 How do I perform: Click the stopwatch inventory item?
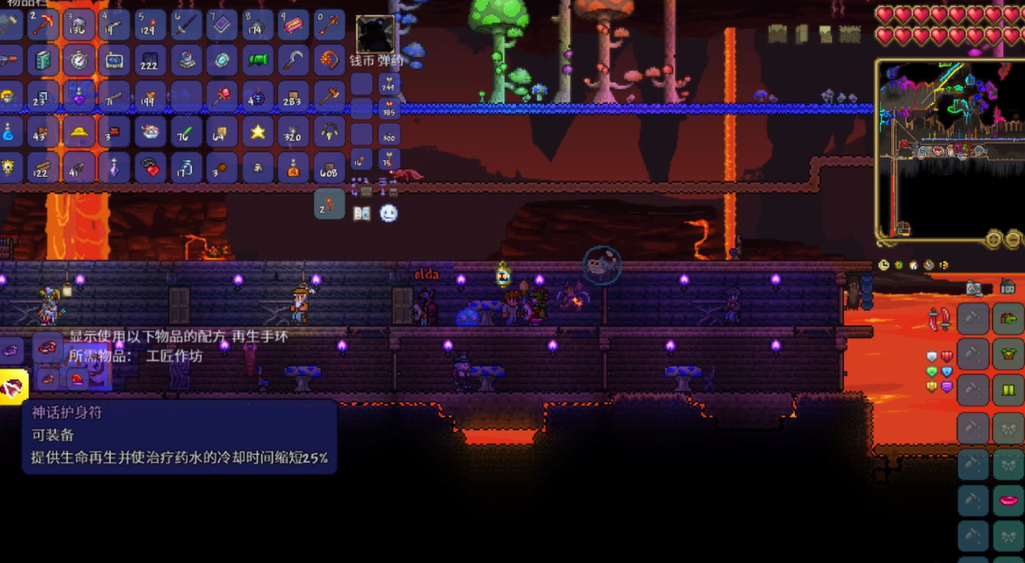pos(78,60)
